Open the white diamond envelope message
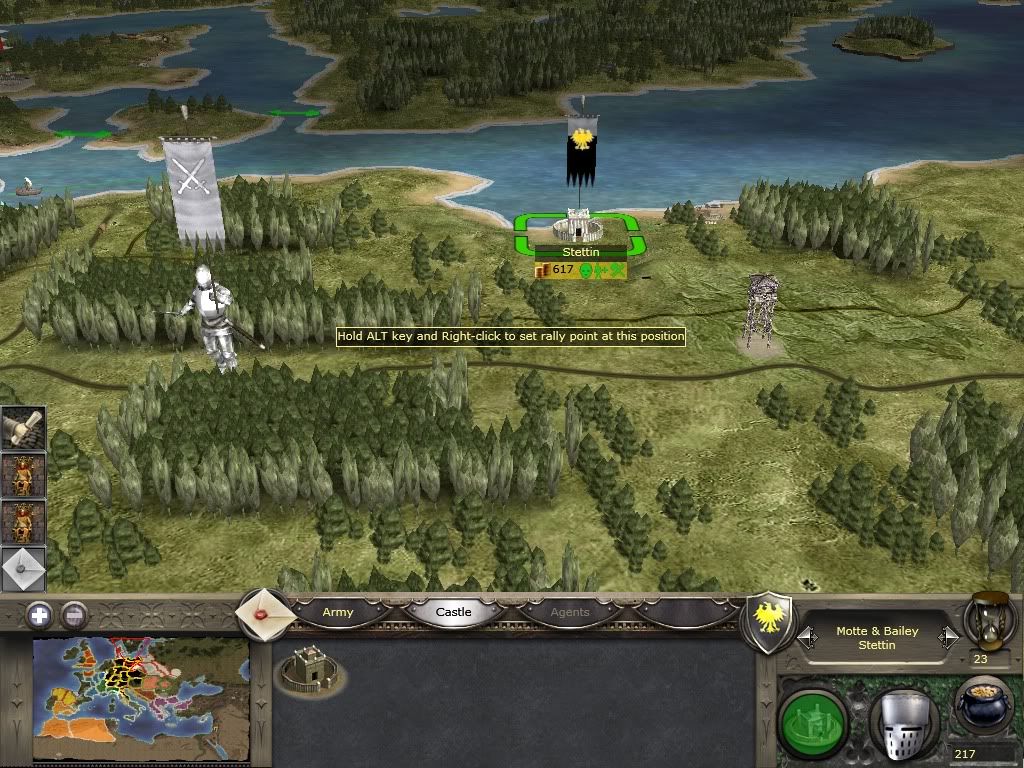 coord(22,570)
